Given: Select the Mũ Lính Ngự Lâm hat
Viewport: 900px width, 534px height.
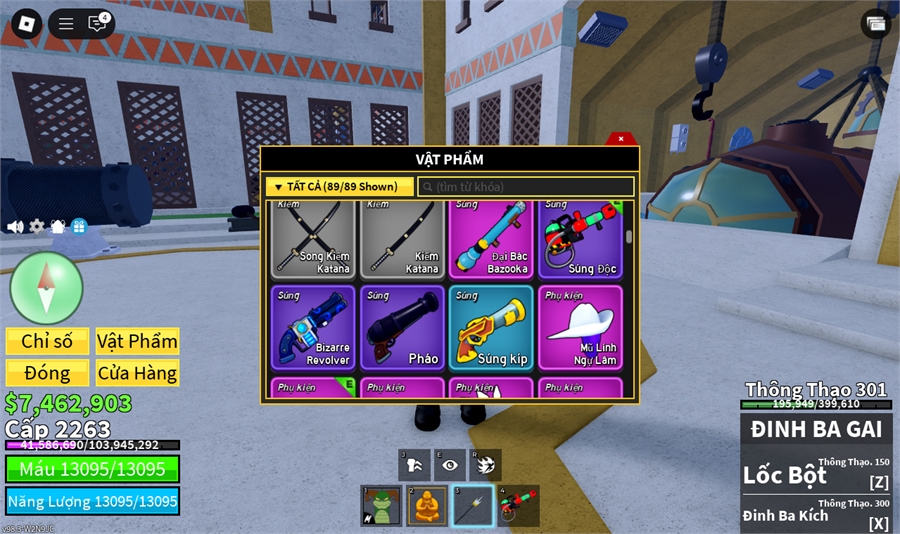Looking at the screenshot, I should 581,327.
